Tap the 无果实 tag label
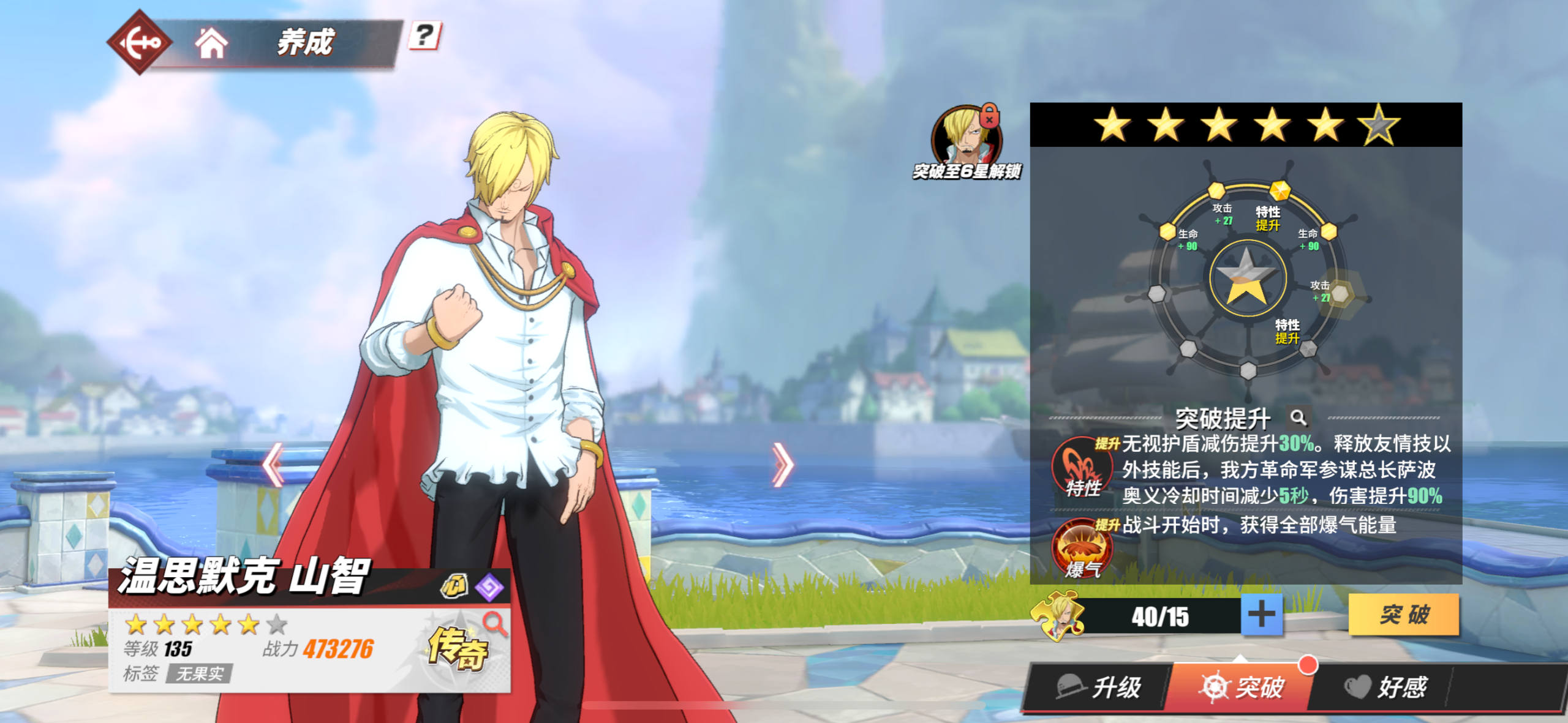 click(200, 674)
